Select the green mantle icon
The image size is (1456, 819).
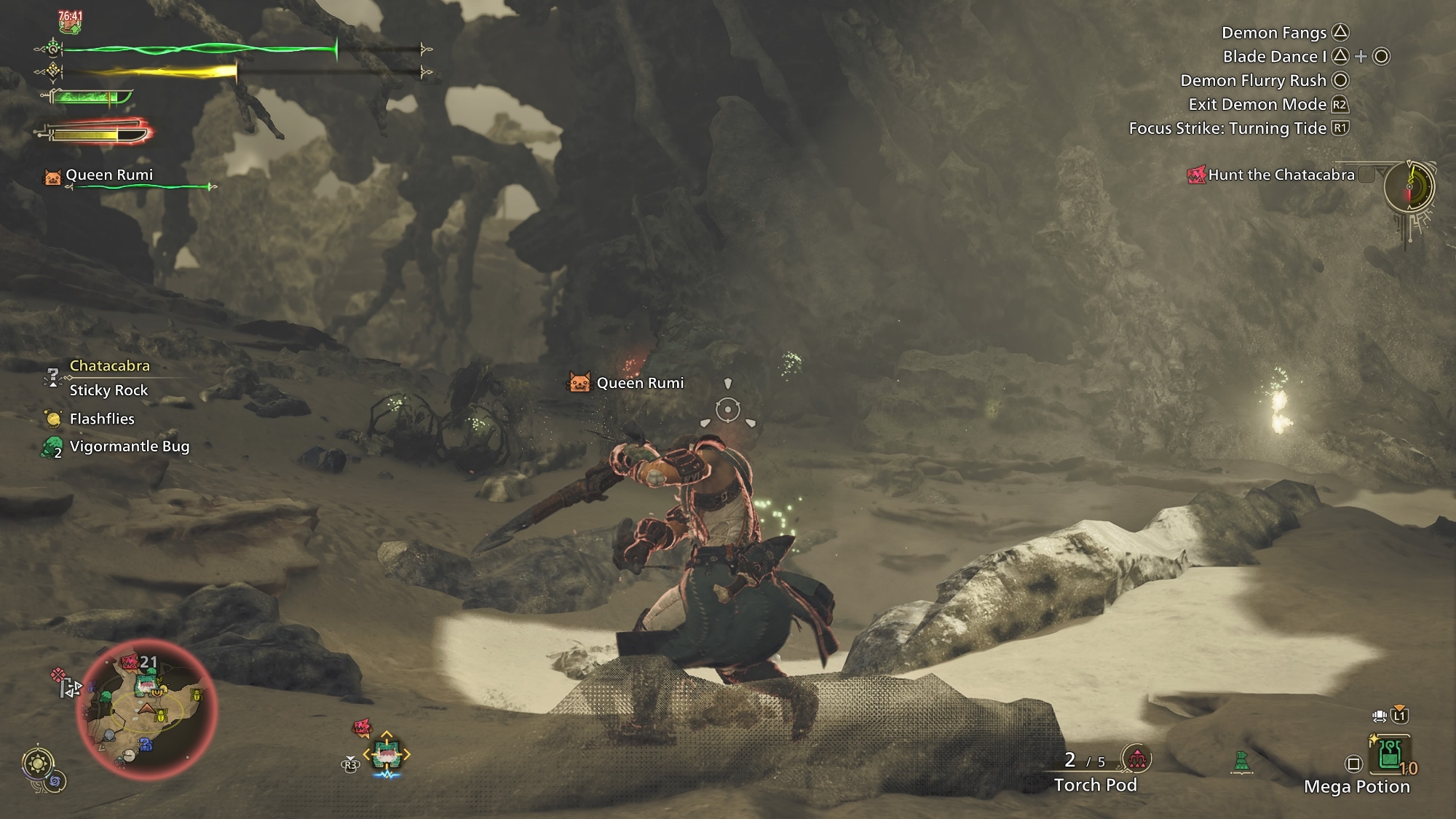coord(1242,762)
